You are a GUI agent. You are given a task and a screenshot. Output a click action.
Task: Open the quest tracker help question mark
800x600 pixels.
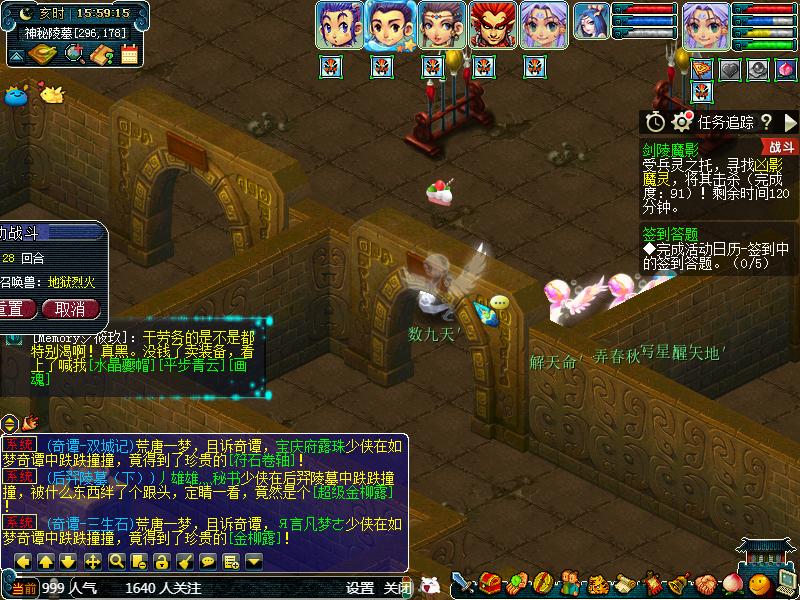click(766, 122)
